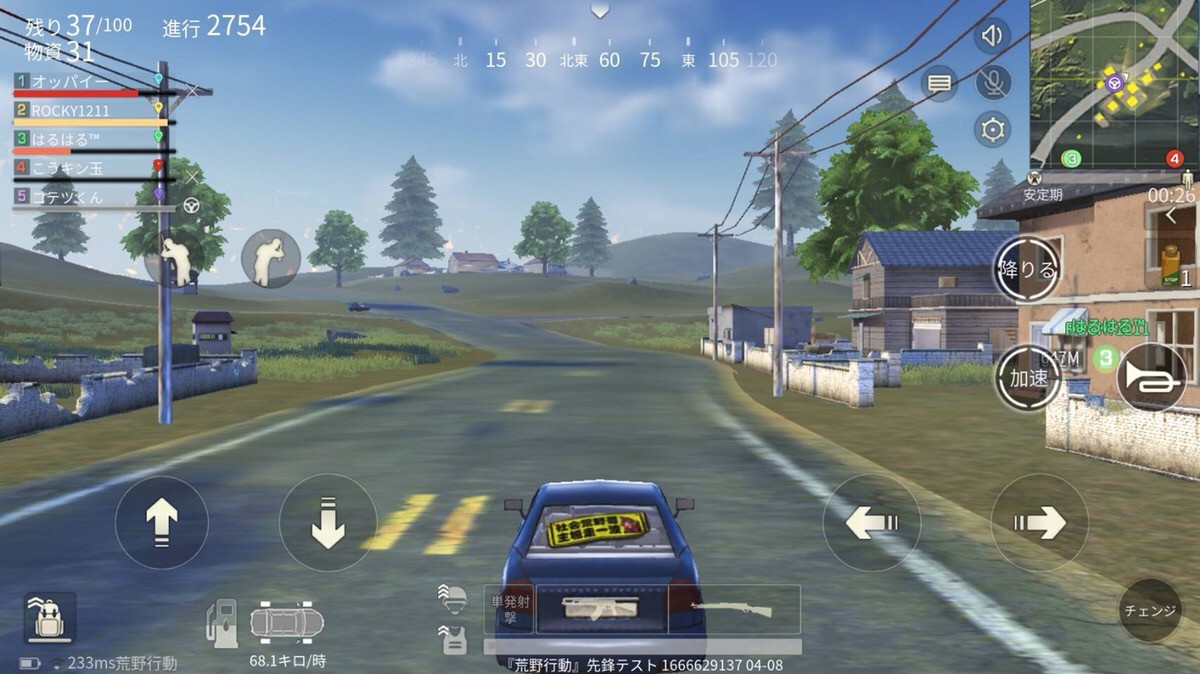Image resolution: width=1200 pixels, height=674 pixels.
Task: Switch to the leaning-out passenger seat icon
Action: (x=270, y=258)
